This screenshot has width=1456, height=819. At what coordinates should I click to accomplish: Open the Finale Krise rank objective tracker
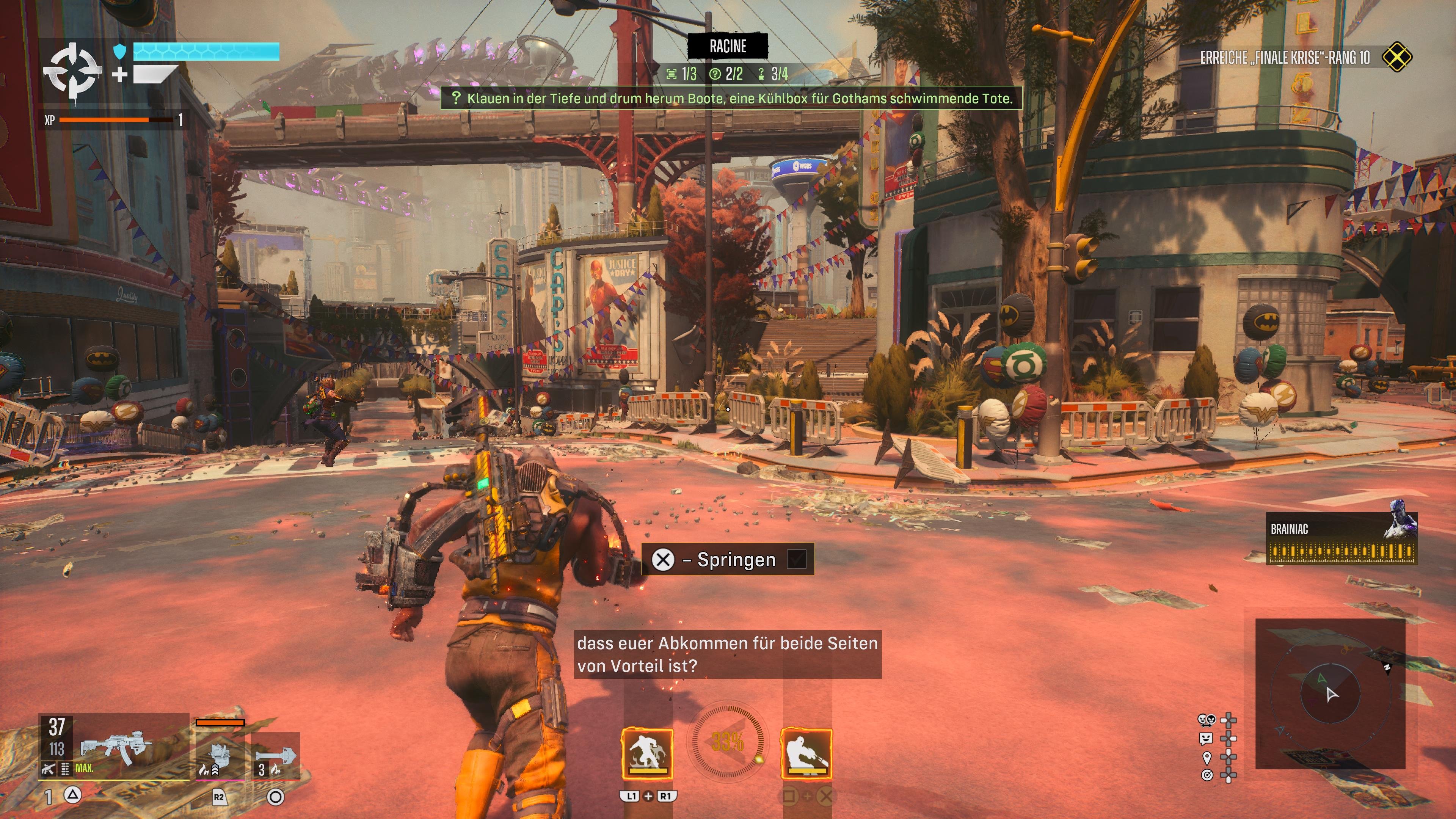(x=1305, y=57)
